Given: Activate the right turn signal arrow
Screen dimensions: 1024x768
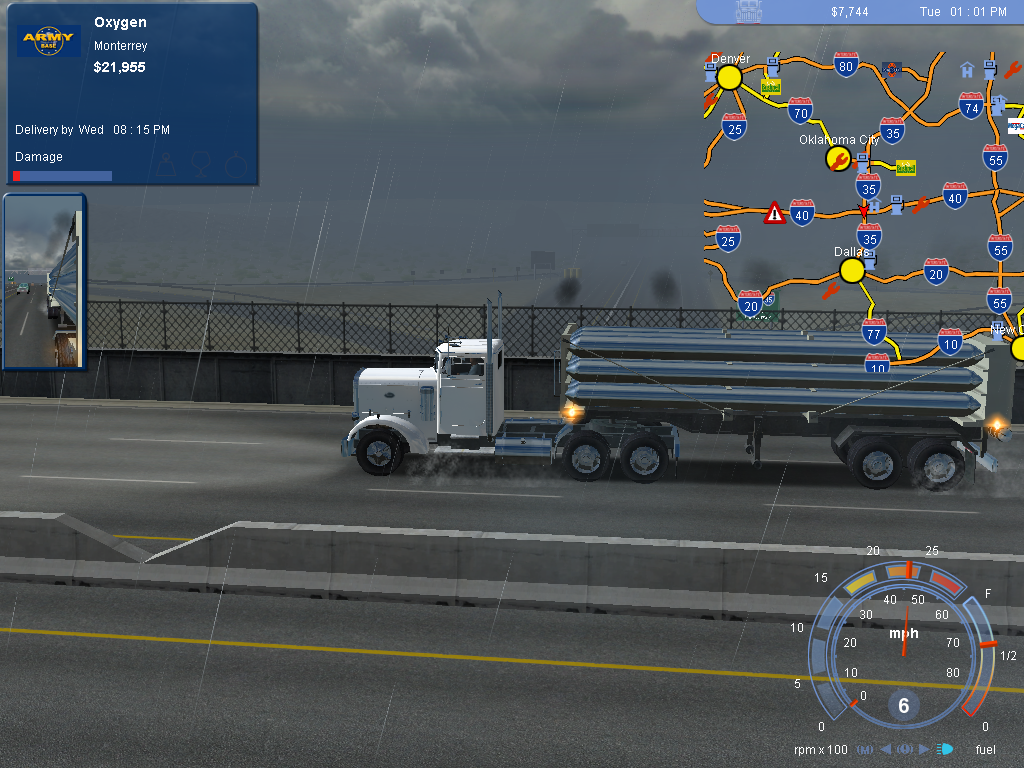Looking at the screenshot, I should pyautogui.click(x=924, y=749).
